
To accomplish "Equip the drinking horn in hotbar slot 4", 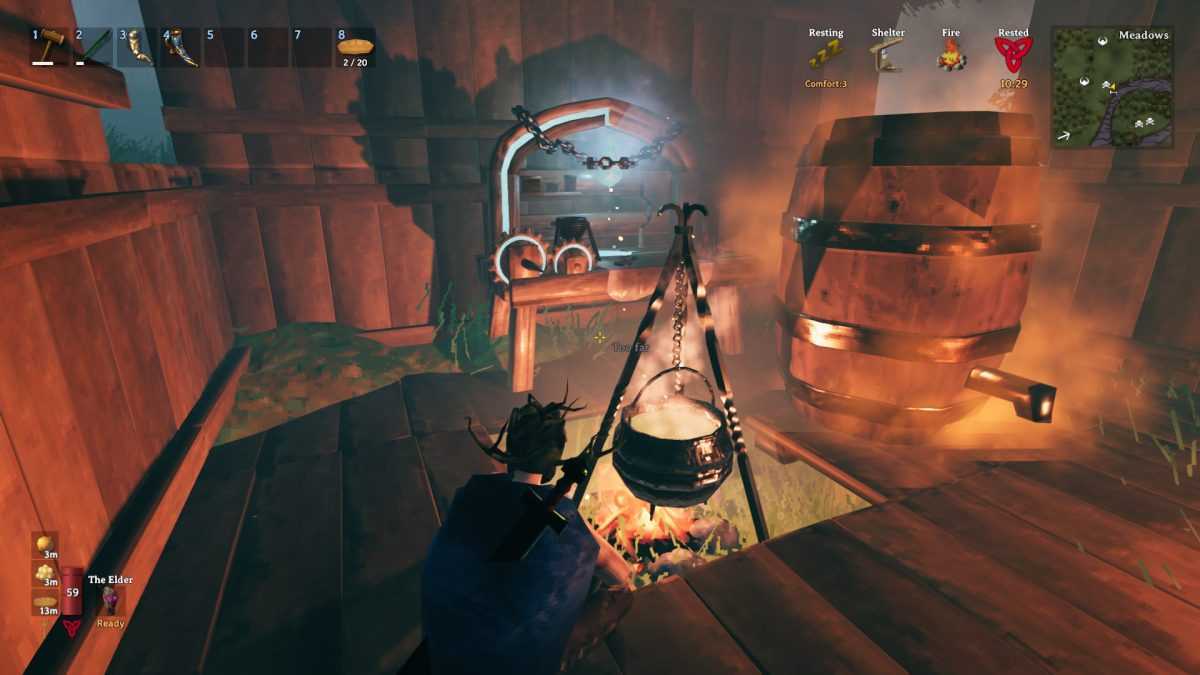I will coord(181,47).
